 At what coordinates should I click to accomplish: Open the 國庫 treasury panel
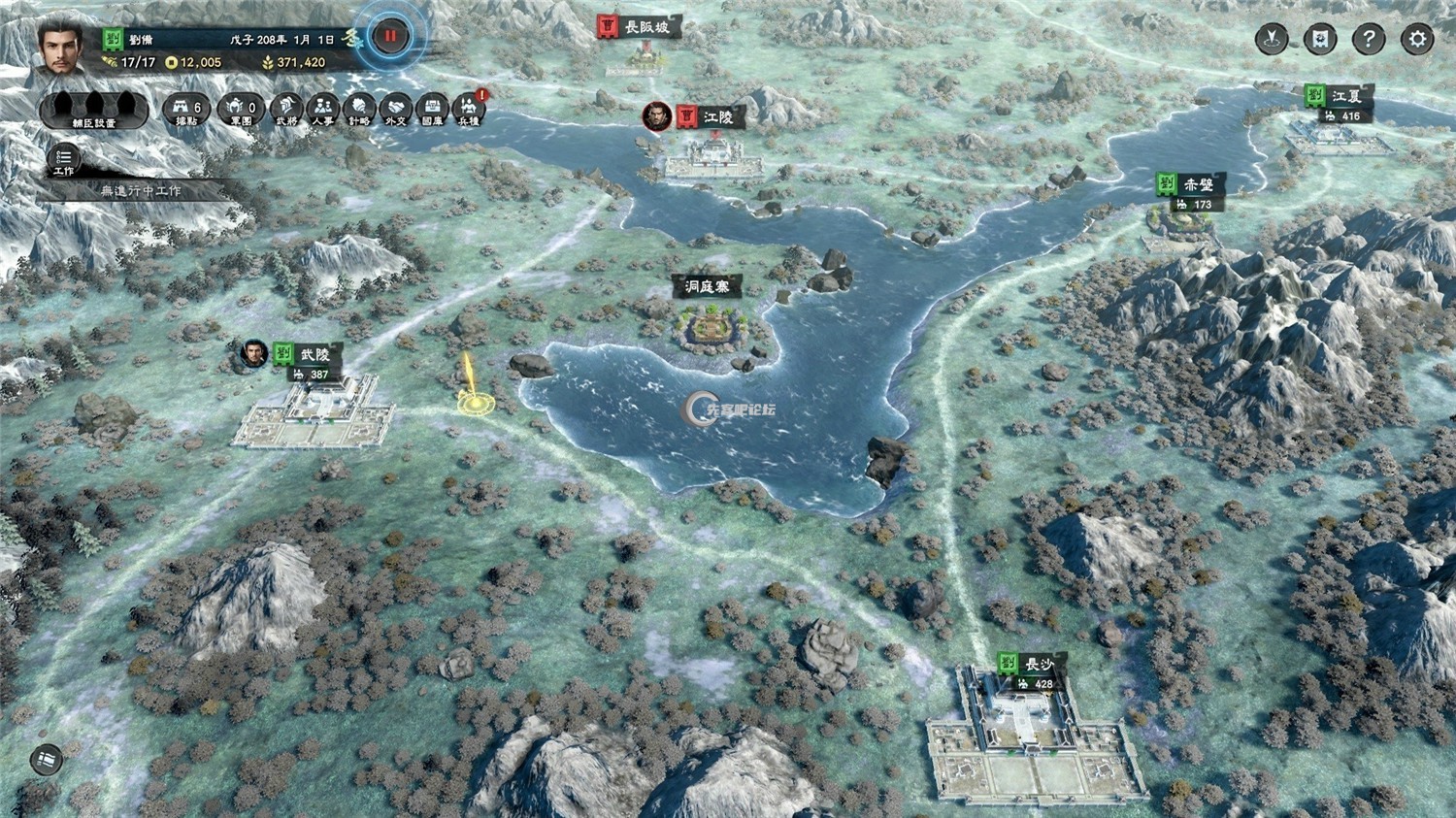point(432,107)
